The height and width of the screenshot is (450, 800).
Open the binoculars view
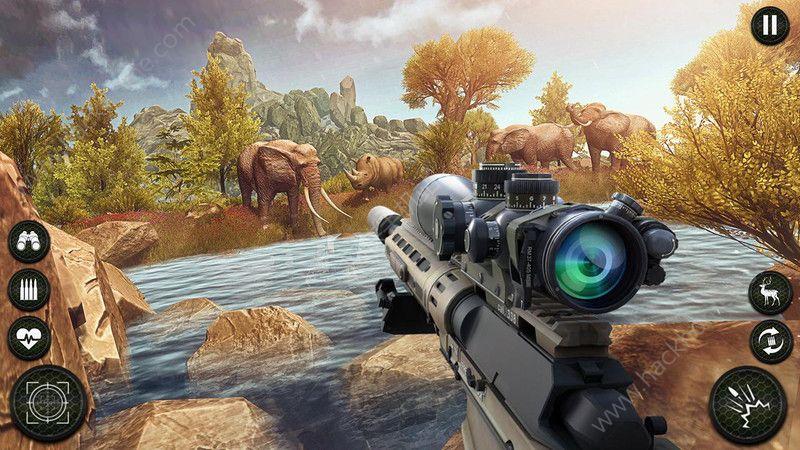click(x=28, y=243)
